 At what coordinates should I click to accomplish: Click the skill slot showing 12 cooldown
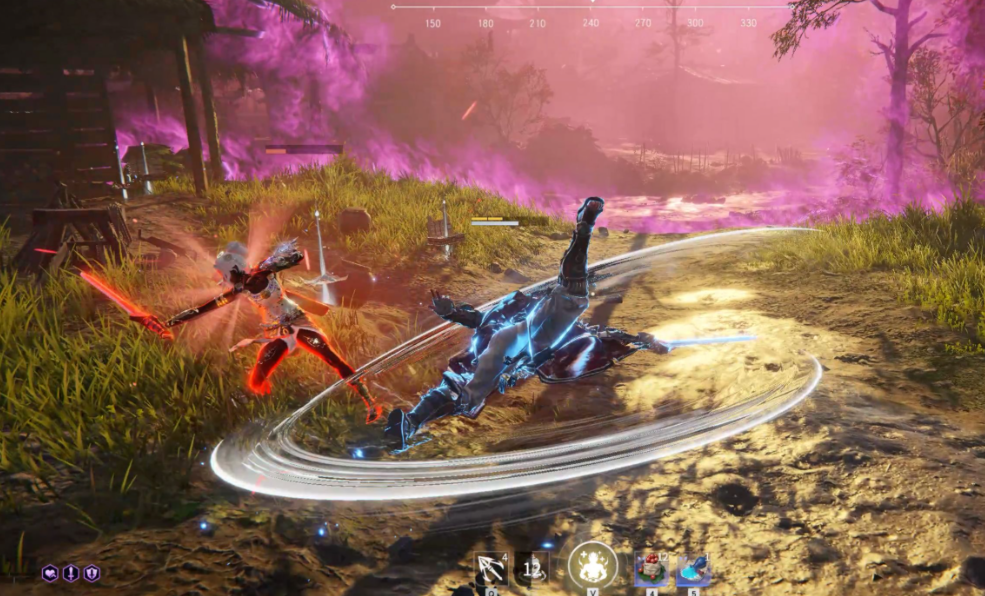tap(531, 570)
